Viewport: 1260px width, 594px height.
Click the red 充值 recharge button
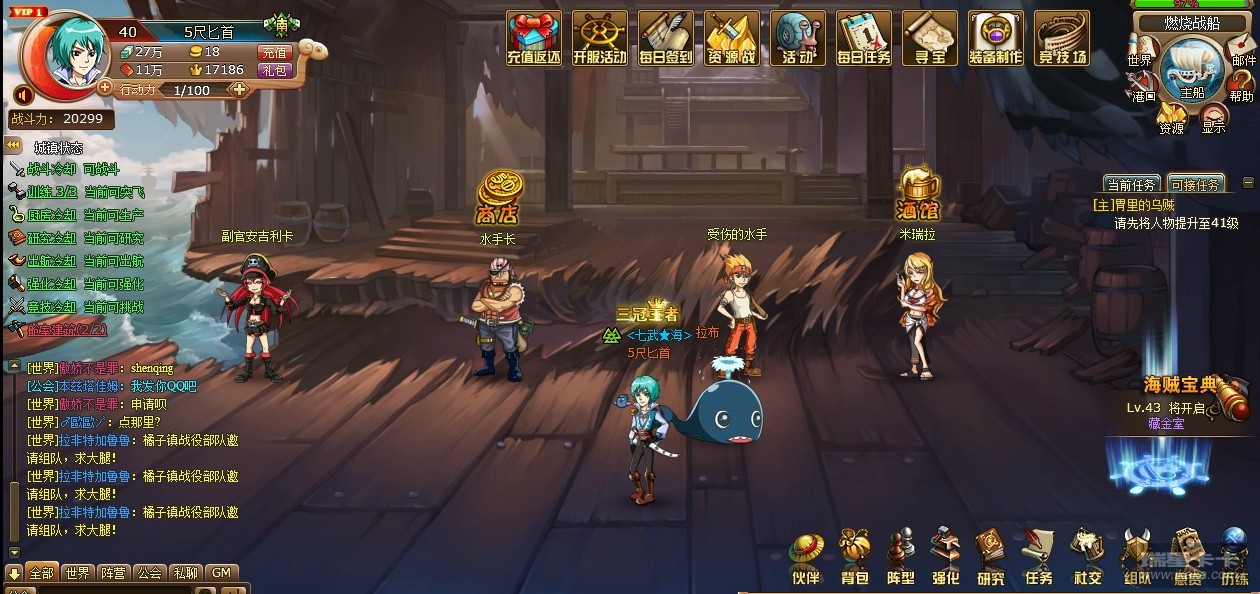pyautogui.click(x=273, y=52)
